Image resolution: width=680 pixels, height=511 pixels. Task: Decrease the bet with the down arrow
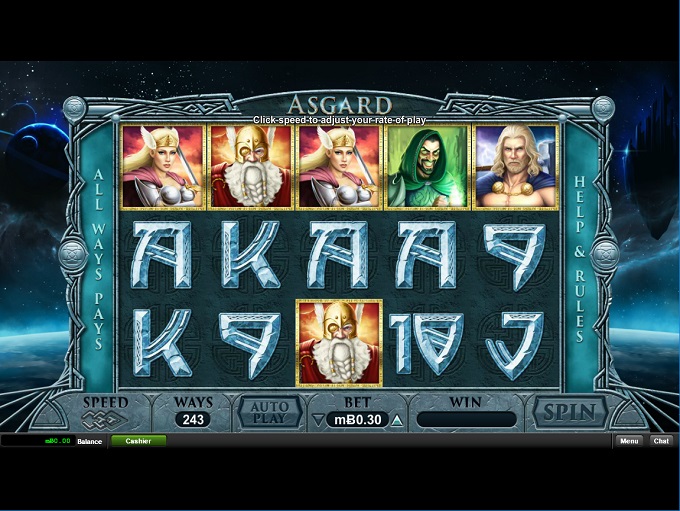click(x=317, y=420)
